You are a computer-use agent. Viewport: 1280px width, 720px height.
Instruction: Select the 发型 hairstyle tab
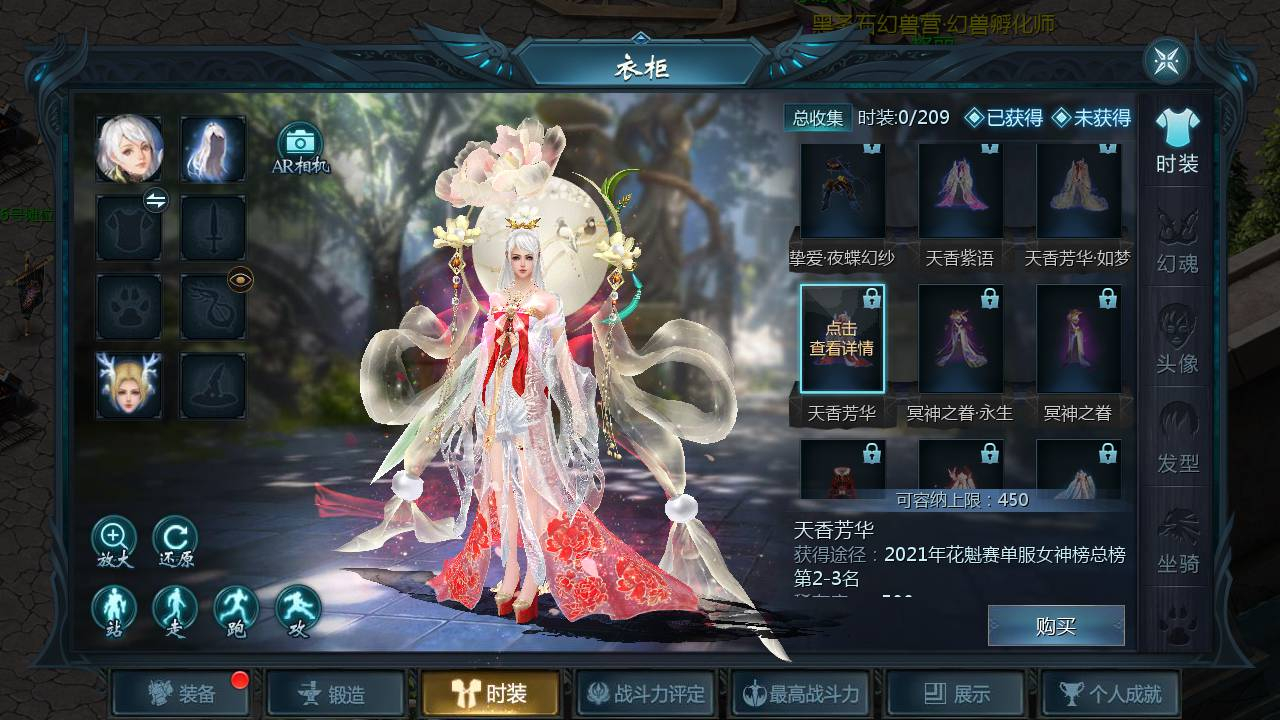[x=1177, y=441]
